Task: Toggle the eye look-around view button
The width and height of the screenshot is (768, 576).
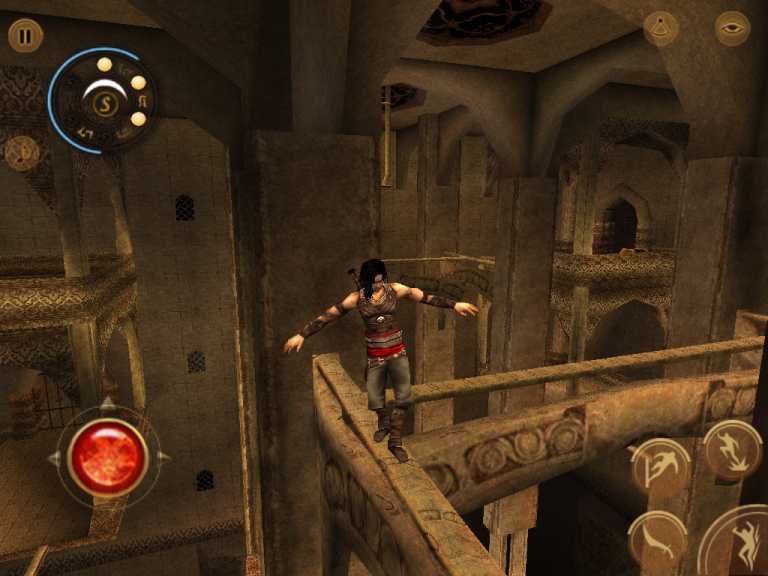Action: (x=732, y=28)
